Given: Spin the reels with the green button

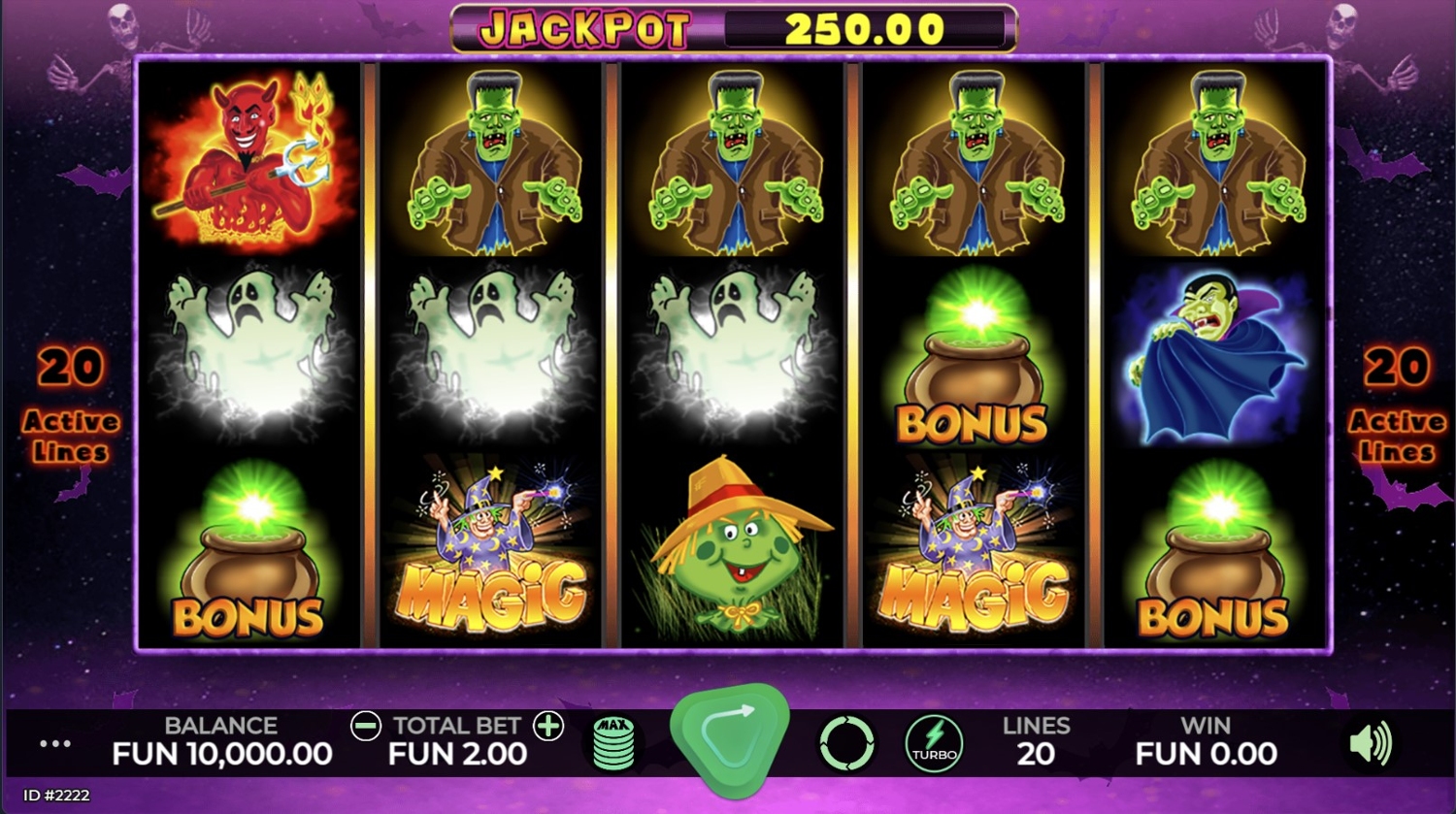Looking at the screenshot, I should (x=729, y=739).
